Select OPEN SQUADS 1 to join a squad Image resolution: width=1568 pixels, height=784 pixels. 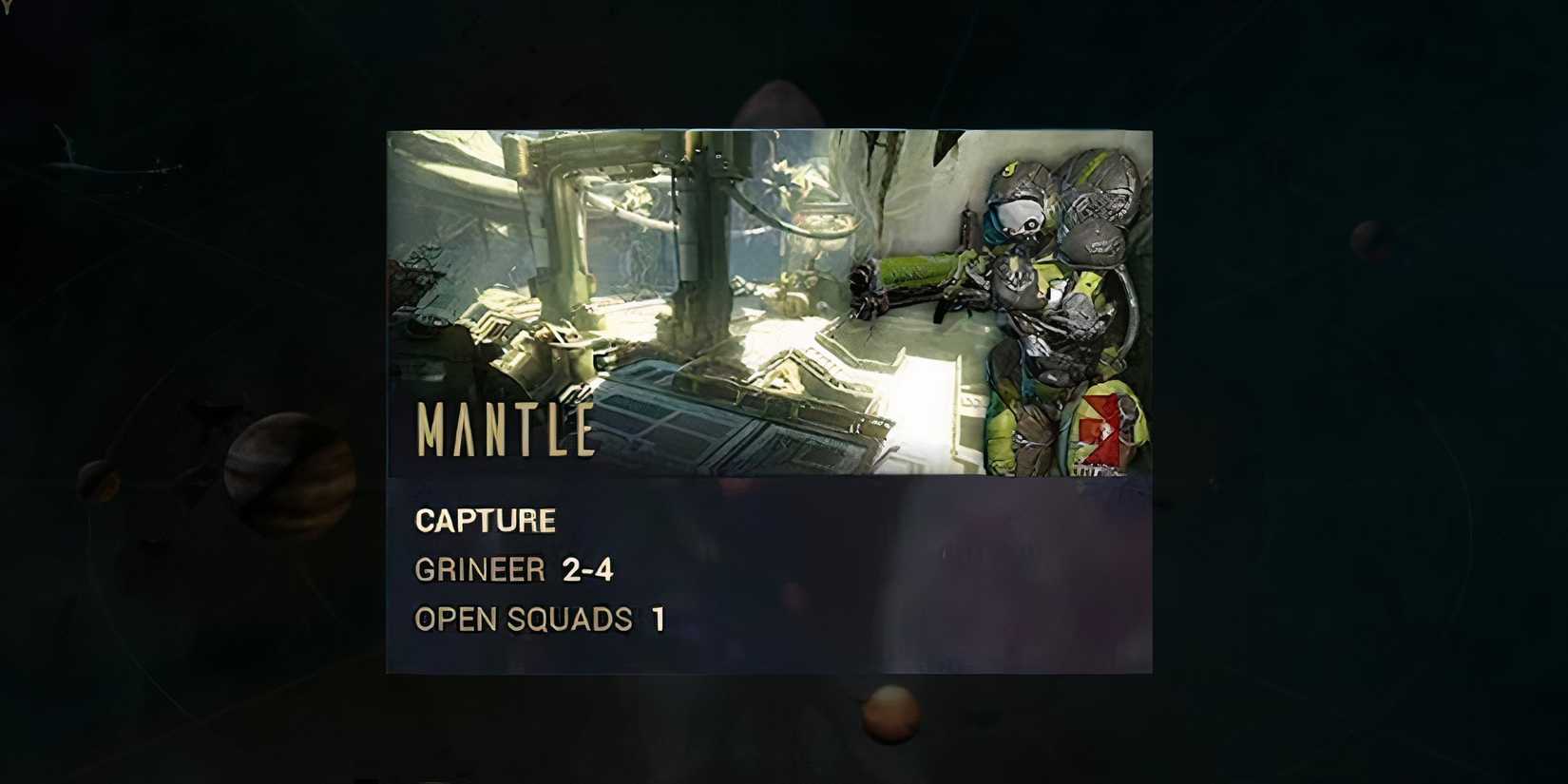click(x=537, y=620)
